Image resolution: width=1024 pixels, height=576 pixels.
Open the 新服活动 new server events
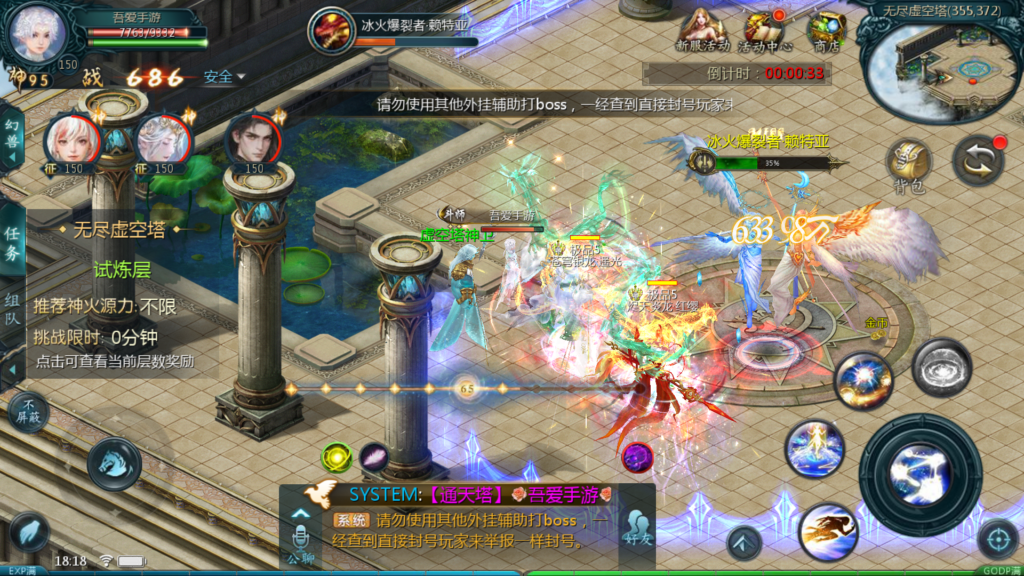tap(703, 30)
